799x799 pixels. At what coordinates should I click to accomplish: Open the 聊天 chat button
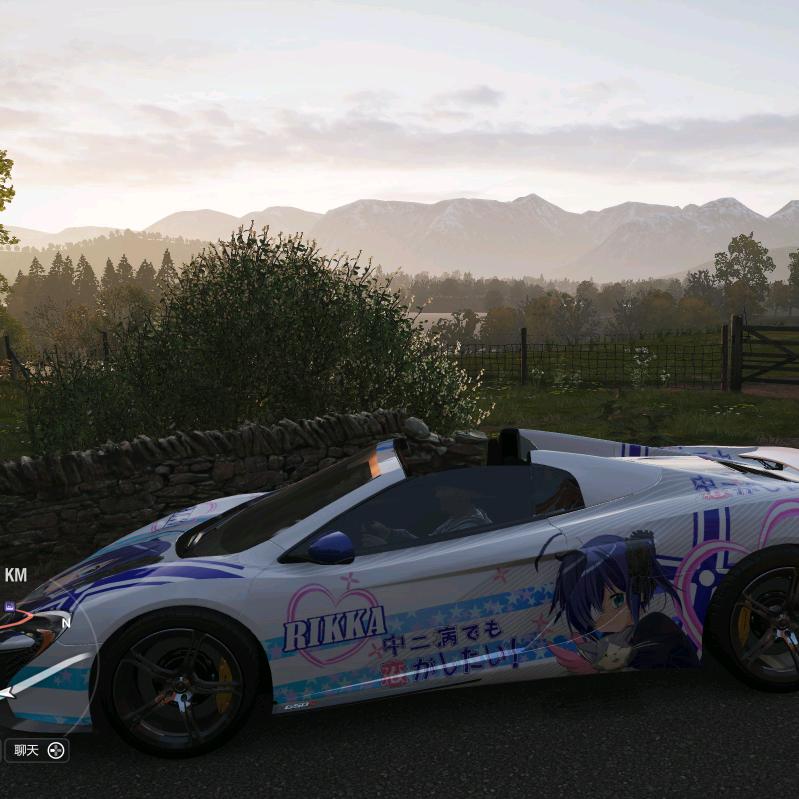point(36,750)
